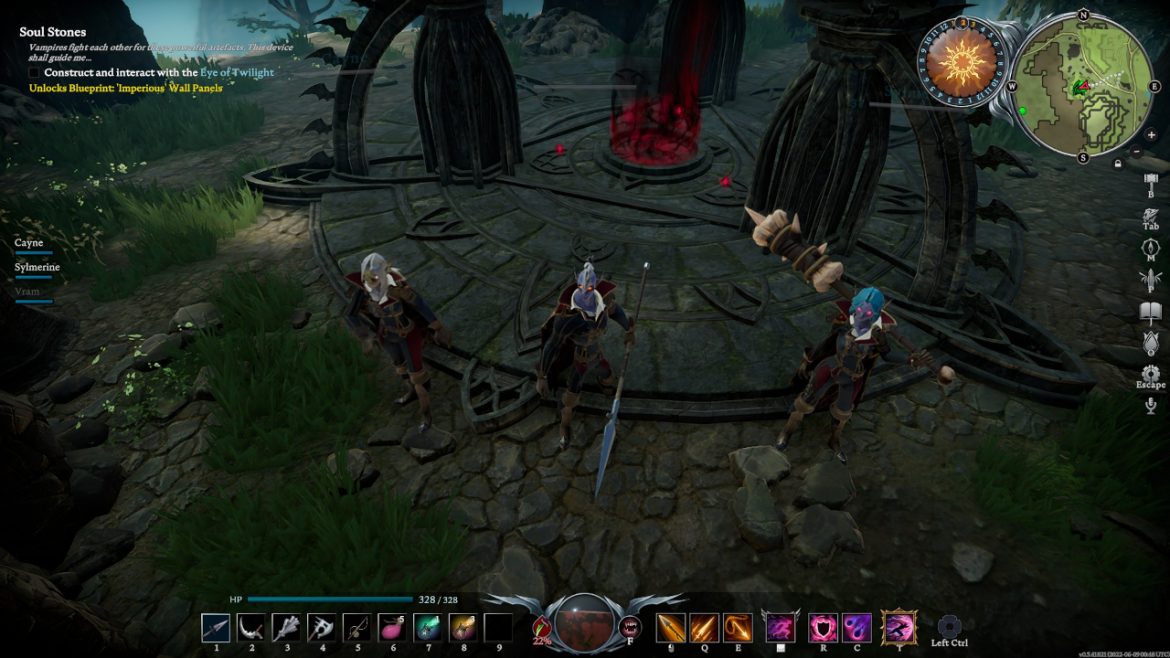Choose the mace weapon in hotbar slot 3
Image resolution: width=1170 pixels, height=658 pixels.
[x=286, y=627]
